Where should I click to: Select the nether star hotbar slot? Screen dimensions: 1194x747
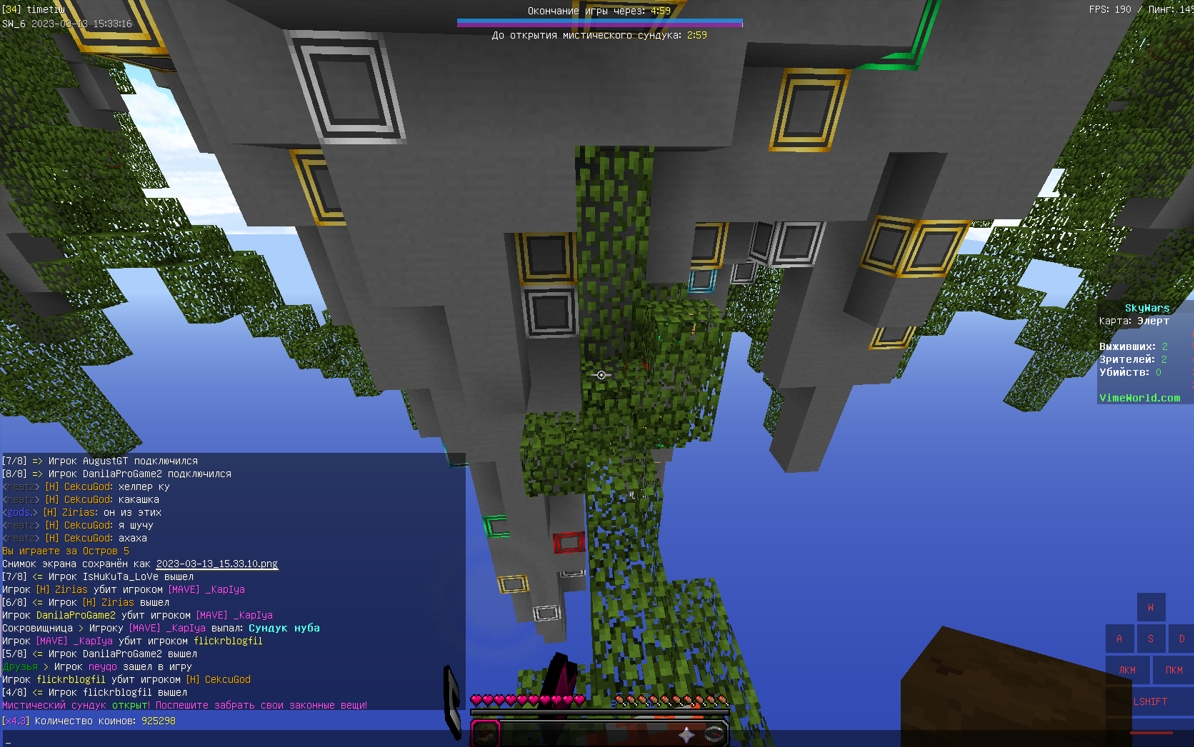coord(686,735)
